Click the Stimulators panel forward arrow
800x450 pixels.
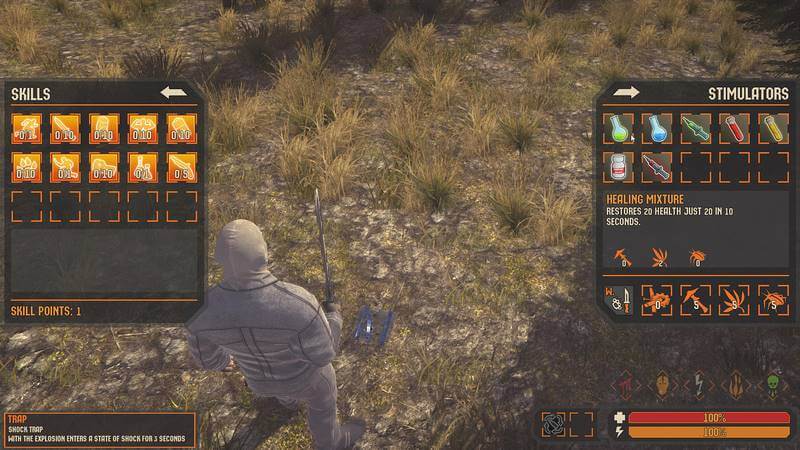[627, 93]
